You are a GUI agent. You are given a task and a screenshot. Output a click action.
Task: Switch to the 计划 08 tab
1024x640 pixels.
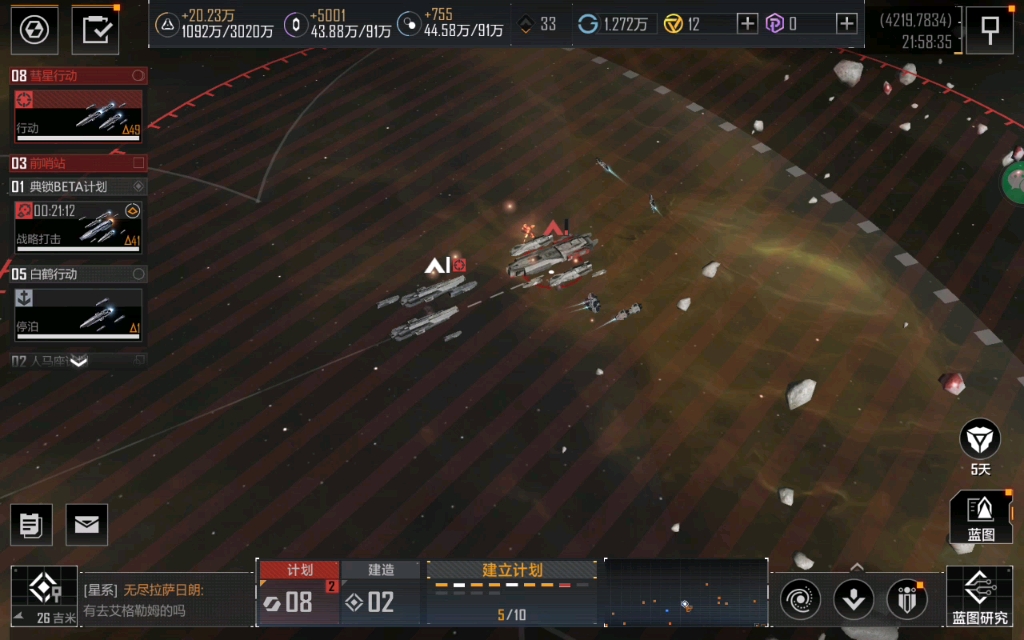click(x=298, y=594)
